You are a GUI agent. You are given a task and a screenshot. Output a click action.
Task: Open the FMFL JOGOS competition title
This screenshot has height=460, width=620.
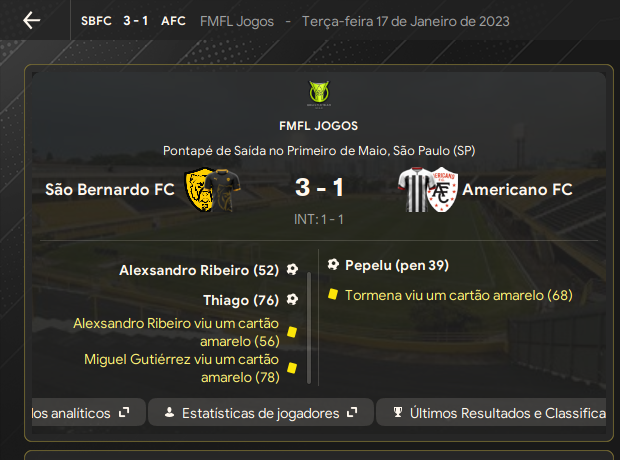(x=319, y=126)
